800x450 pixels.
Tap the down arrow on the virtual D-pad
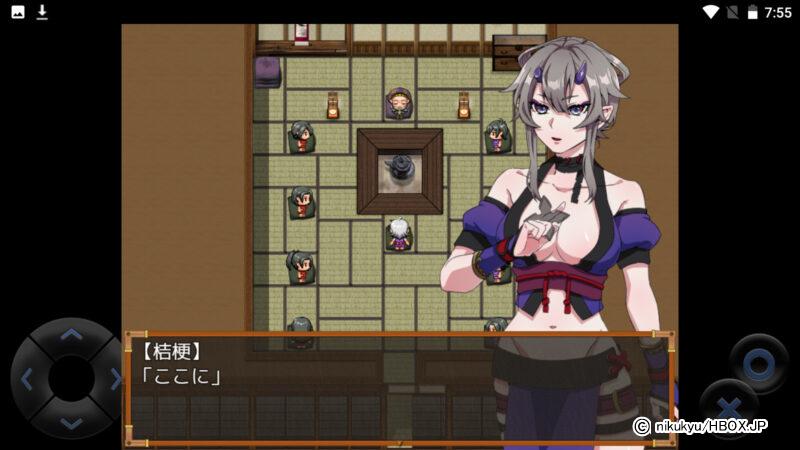pos(70,422)
